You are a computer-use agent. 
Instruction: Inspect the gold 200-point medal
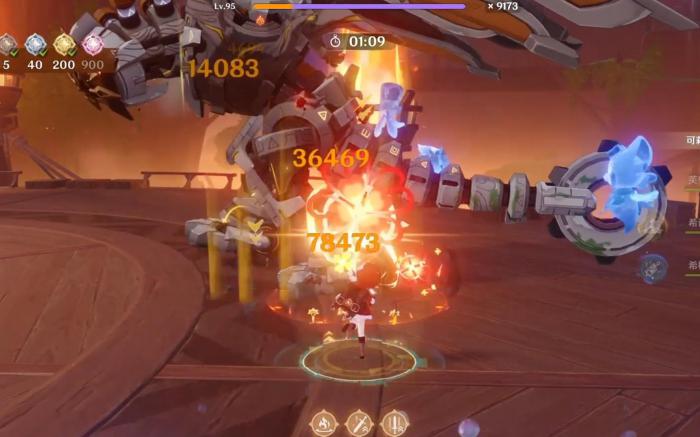click(x=64, y=45)
